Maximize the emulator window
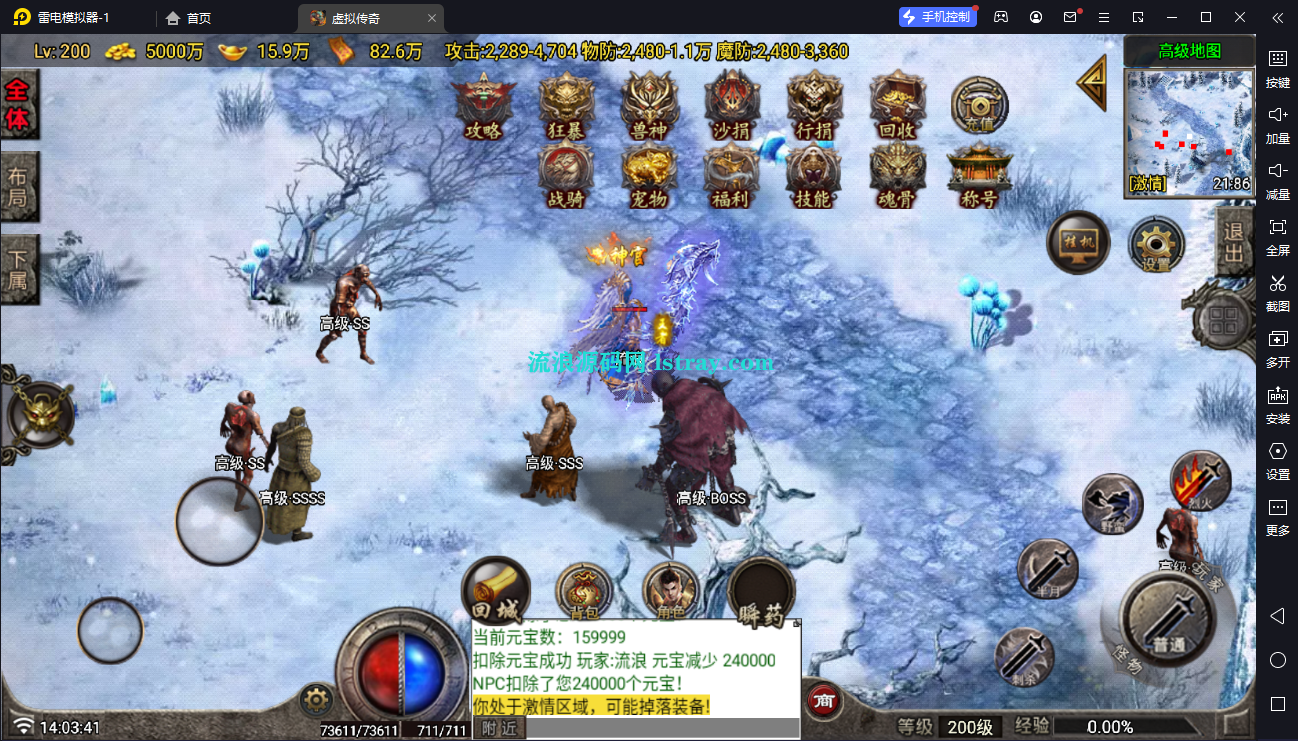1298x741 pixels. [x=1206, y=17]
